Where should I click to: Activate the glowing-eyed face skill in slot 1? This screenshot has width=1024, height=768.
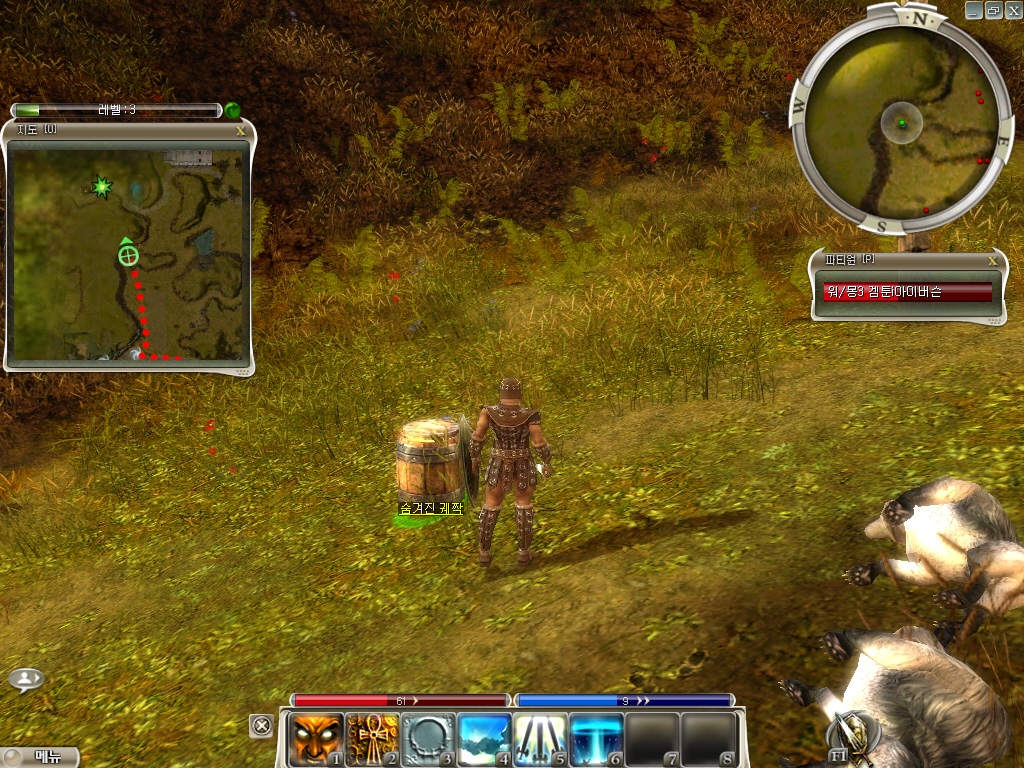315,738
